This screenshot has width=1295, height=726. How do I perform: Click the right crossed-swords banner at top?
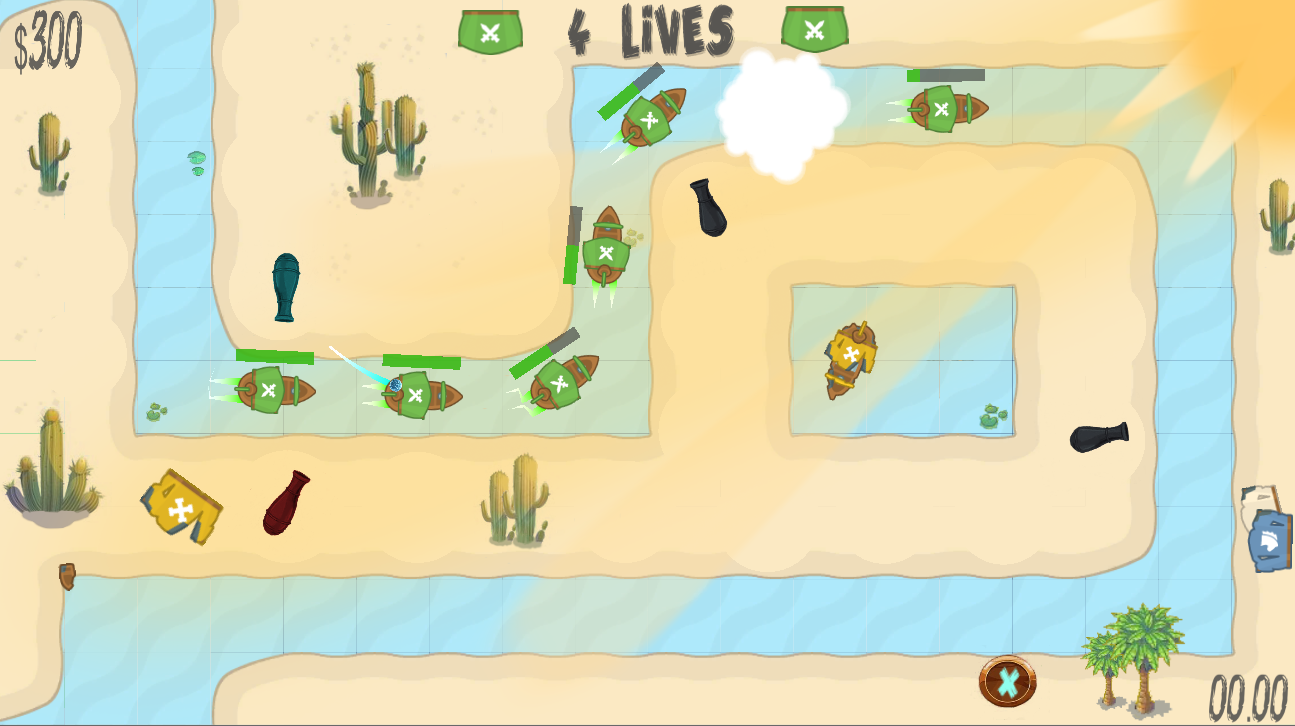click(814, 28)
